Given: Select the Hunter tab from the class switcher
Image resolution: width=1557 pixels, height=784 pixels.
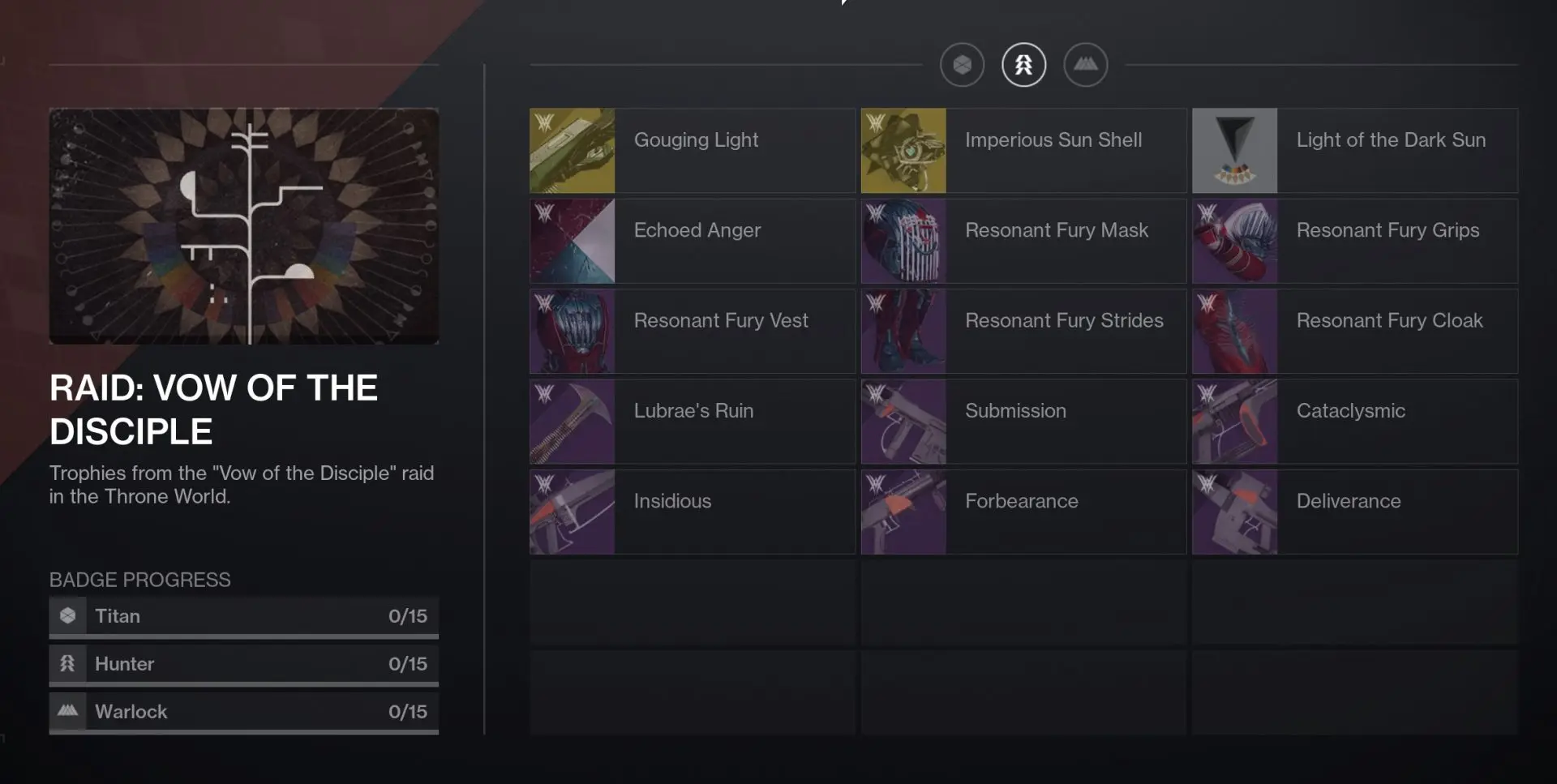Looking at the screenshot, I should (x=1023, y=64).
